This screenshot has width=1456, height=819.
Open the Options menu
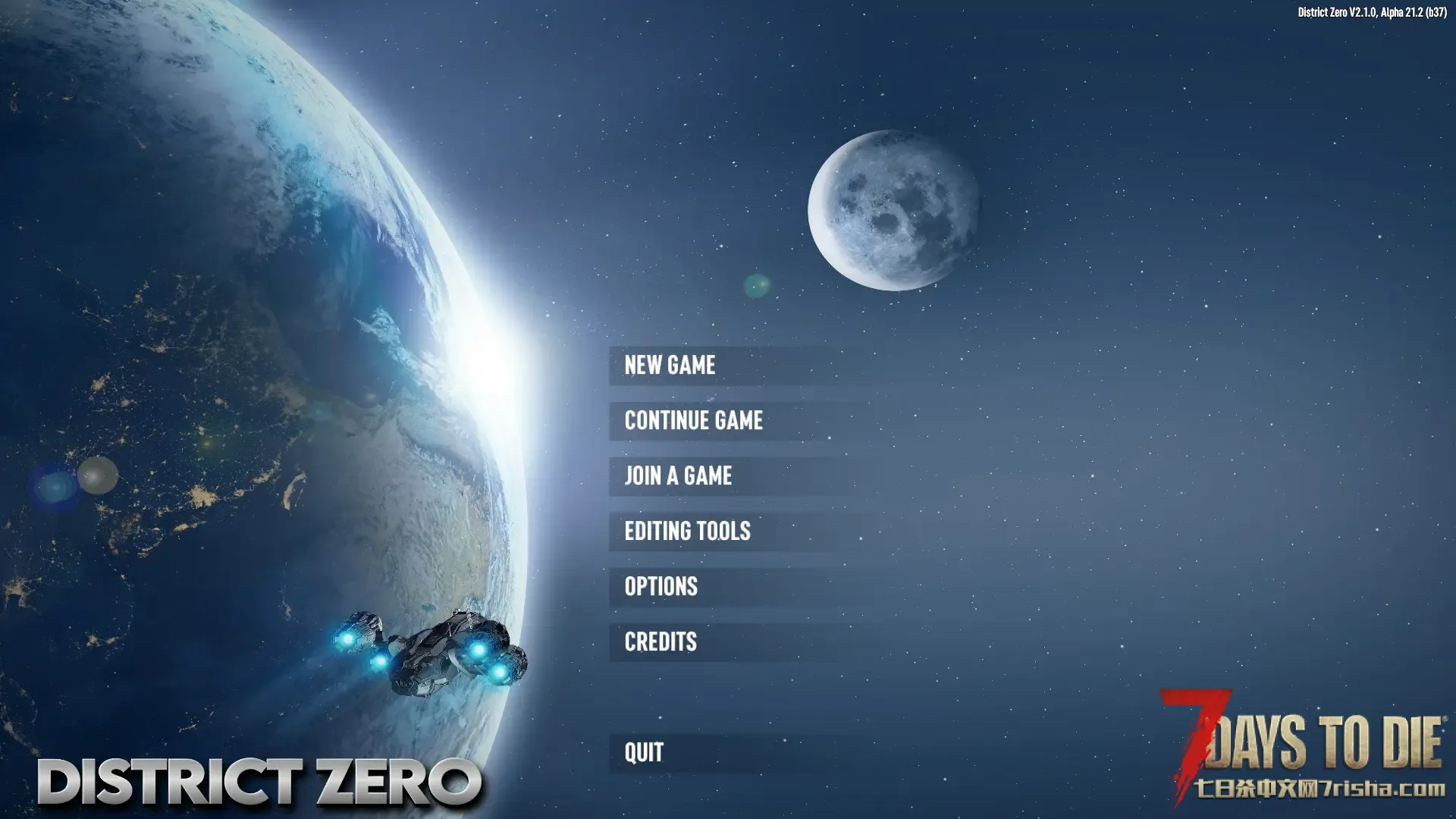(x=661, y=587)
